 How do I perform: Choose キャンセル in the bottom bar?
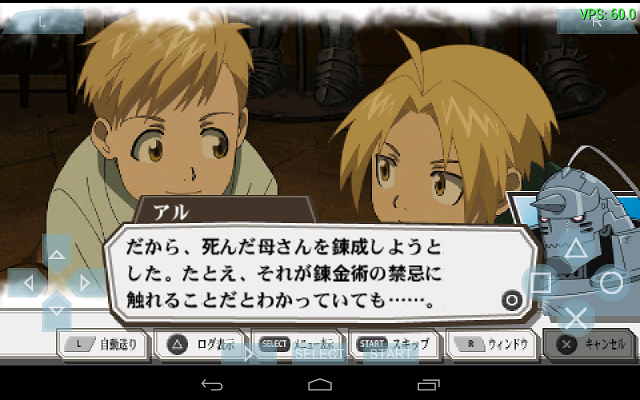pos(590,344)
